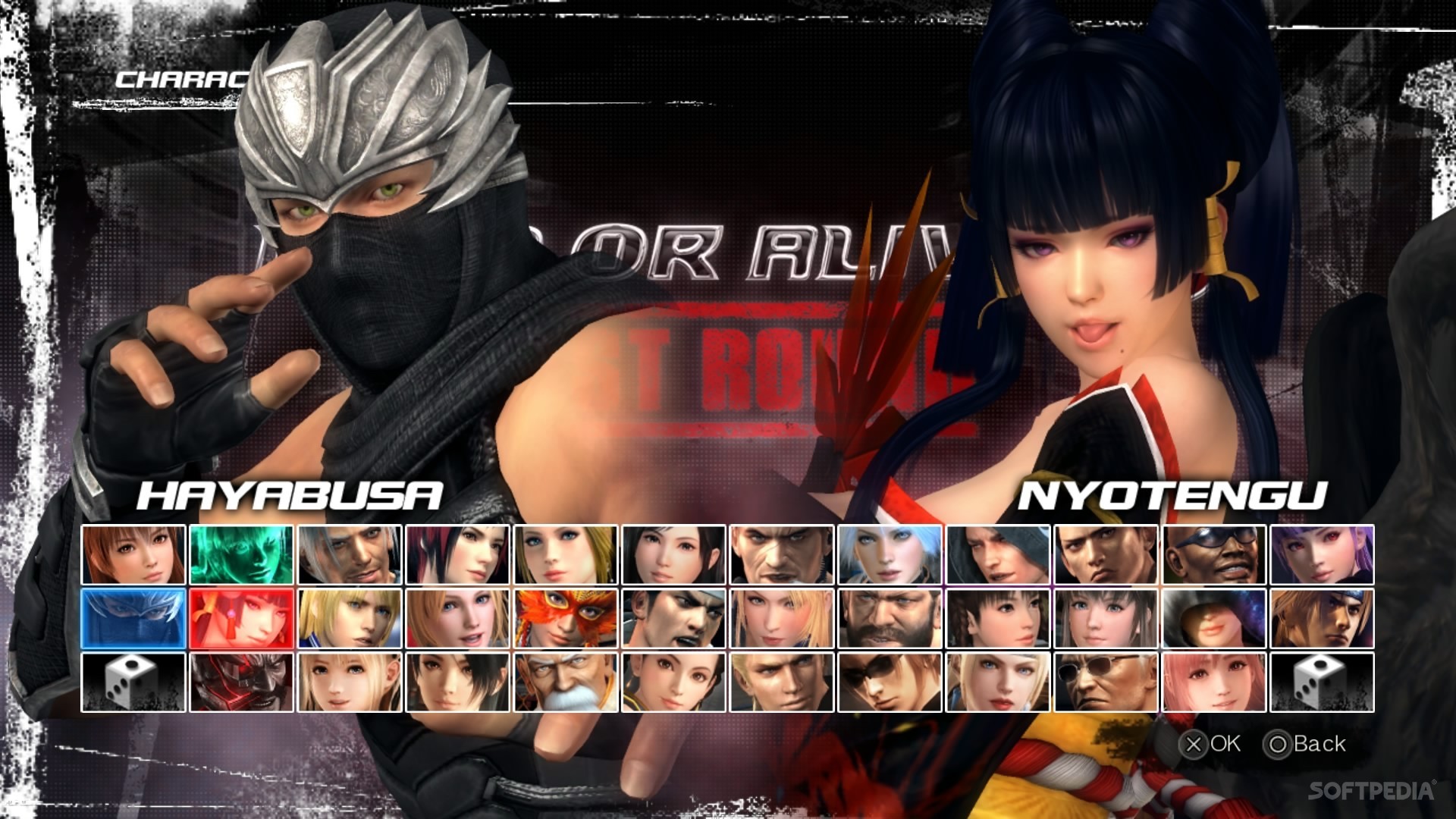Screen dimensions: 1456x819
Task: Pick the heavily bearded wrestler portrait
Action: (x=890, y=618)
